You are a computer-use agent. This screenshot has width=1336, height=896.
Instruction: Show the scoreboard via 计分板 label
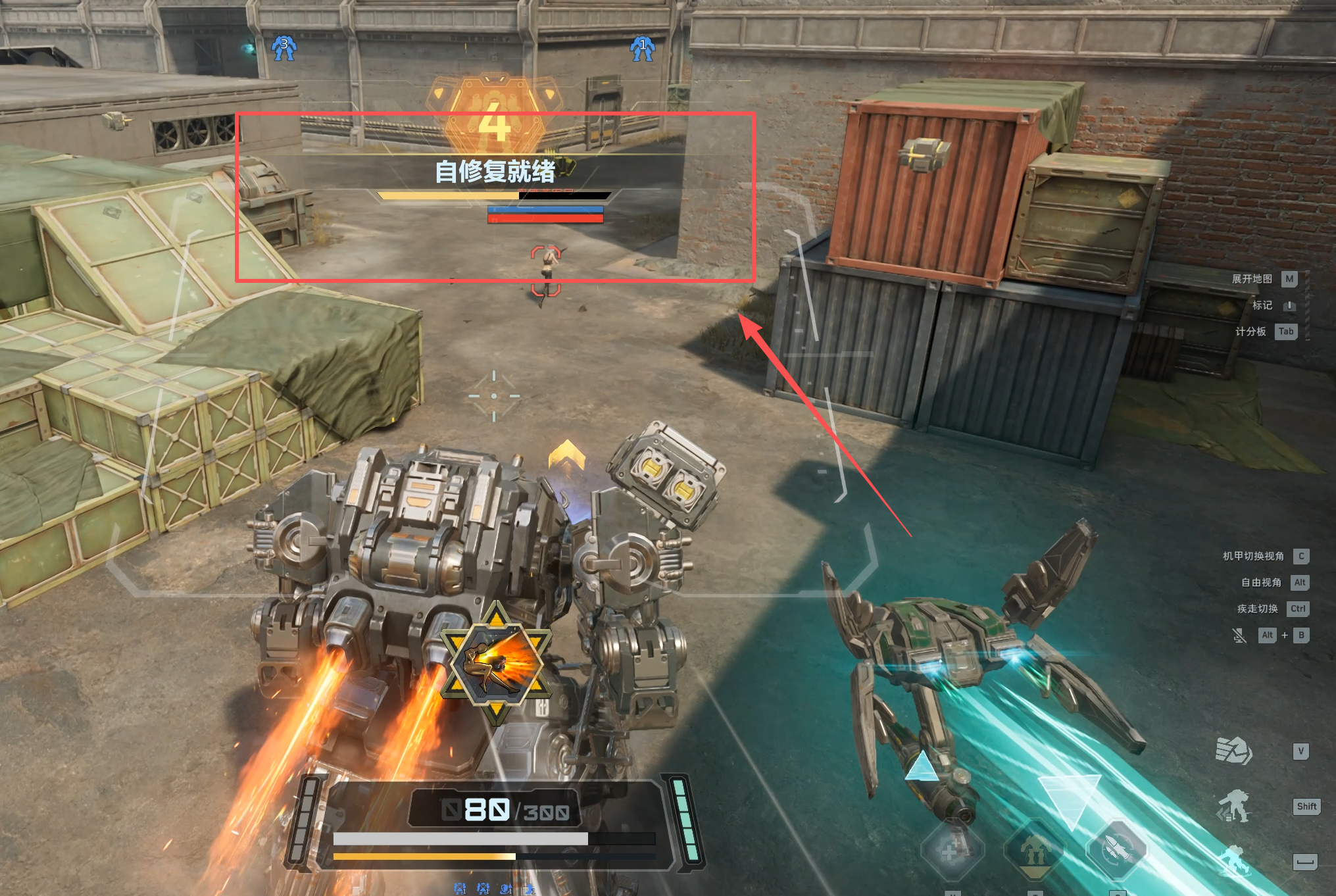click(x=1250, y=332)
